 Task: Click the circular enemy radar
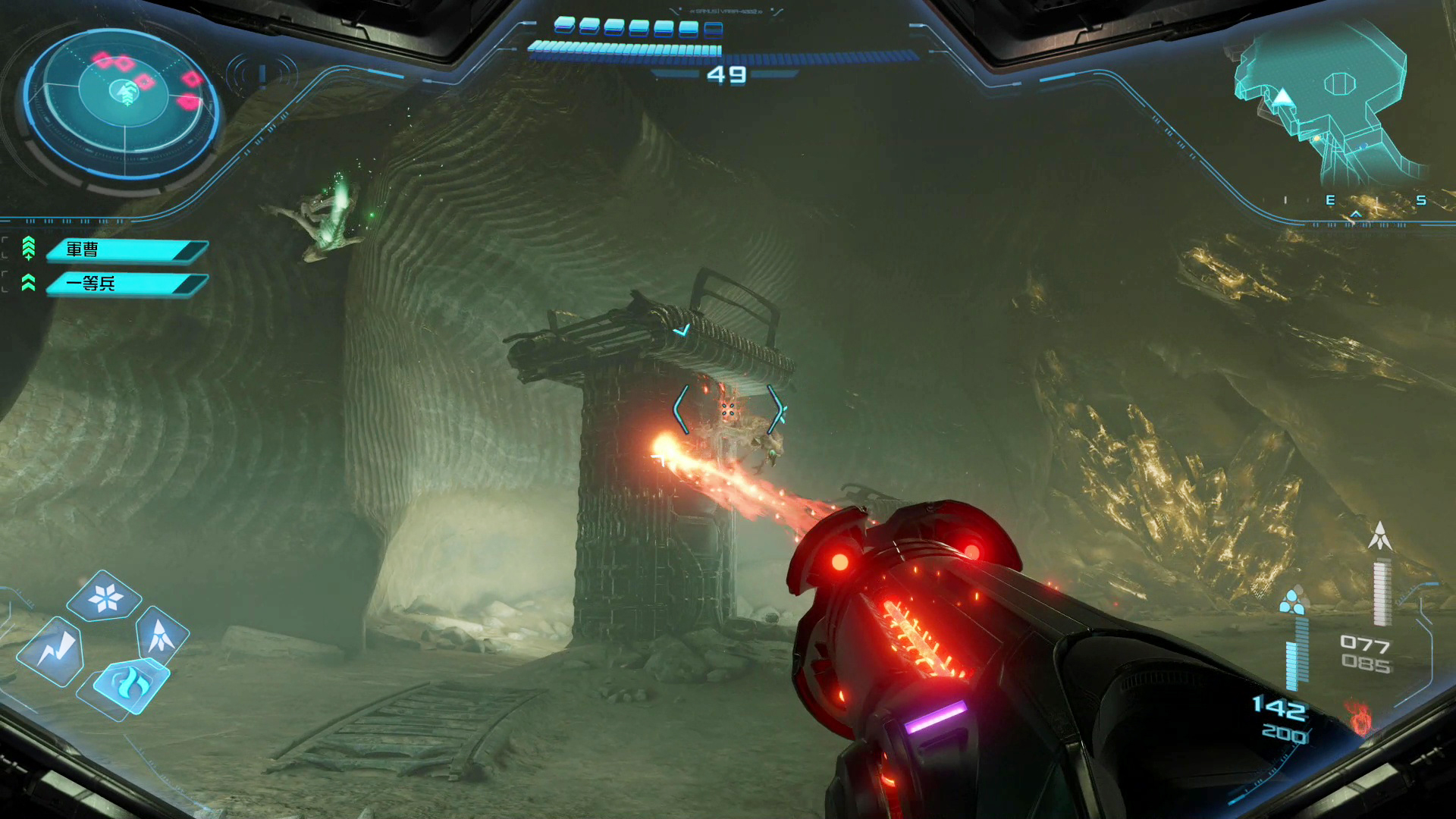point(123,102)
